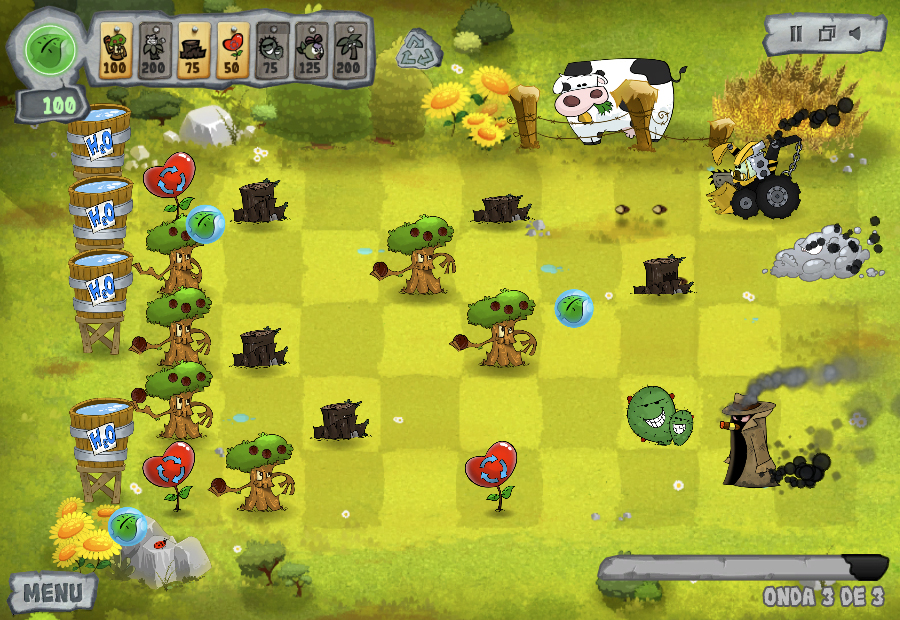Select the tree card costing 100

(116, 50)
